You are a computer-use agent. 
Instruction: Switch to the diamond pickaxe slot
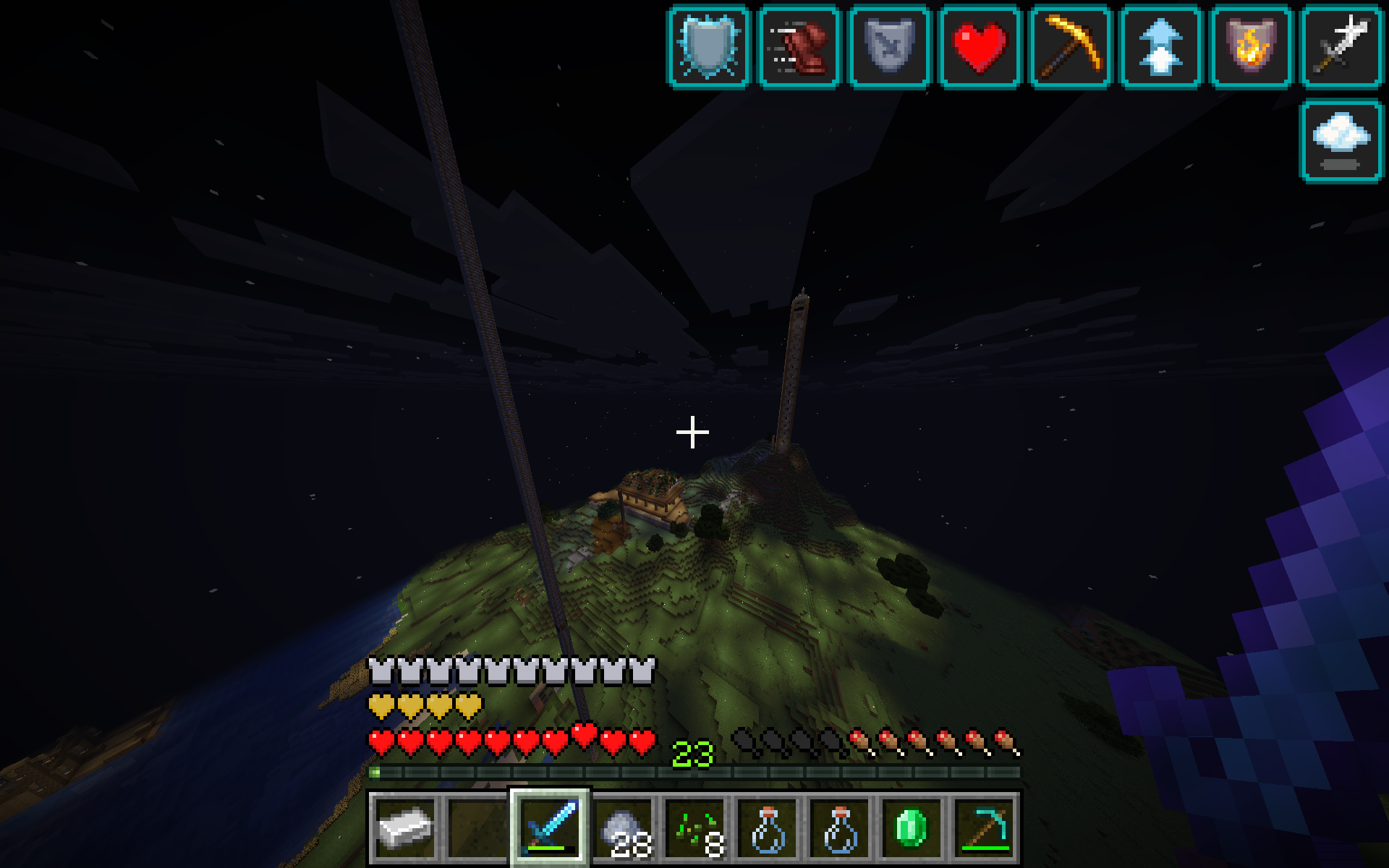click(984, 828)
